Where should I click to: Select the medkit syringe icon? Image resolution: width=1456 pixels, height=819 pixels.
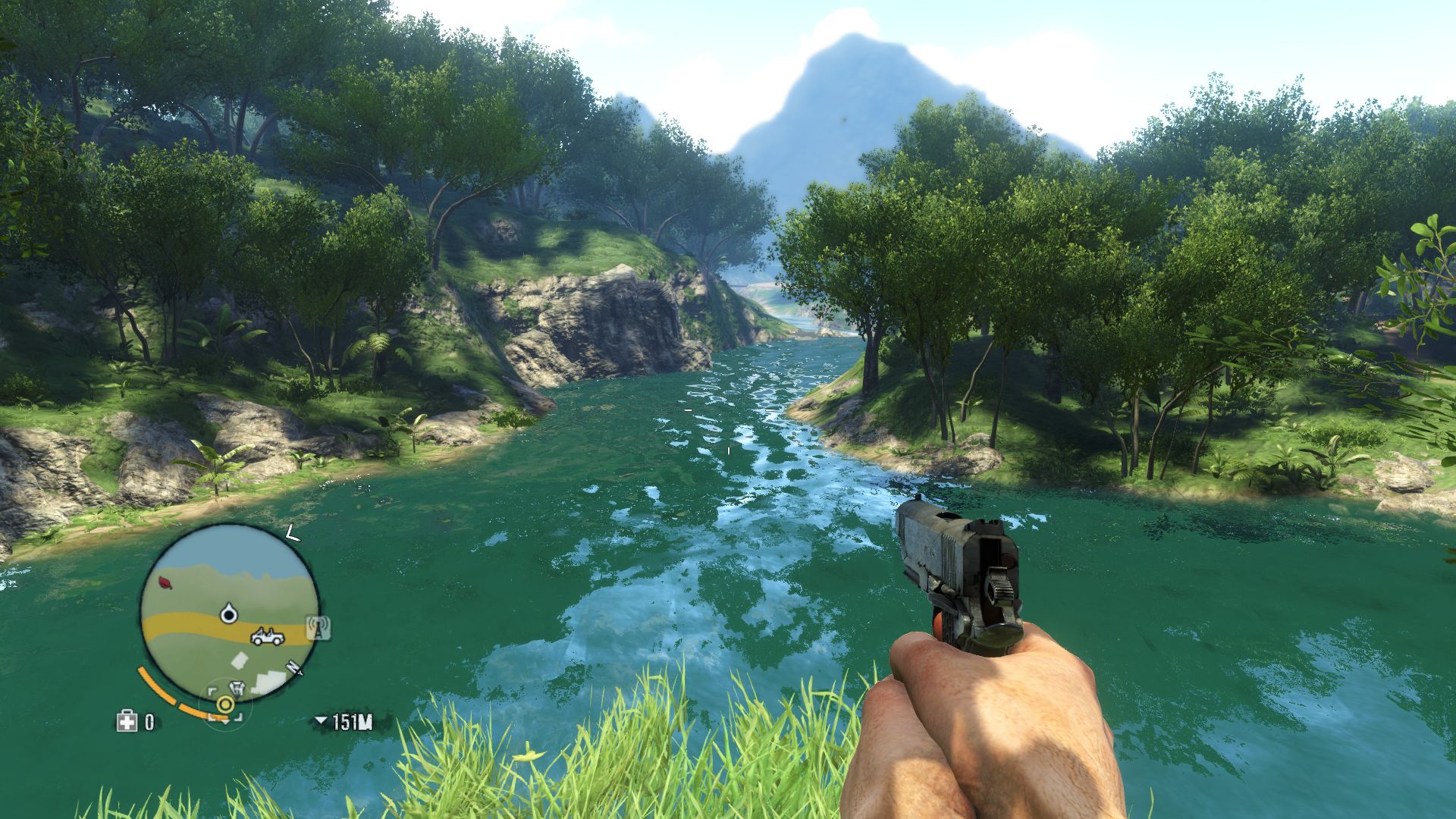coord(126,722)
